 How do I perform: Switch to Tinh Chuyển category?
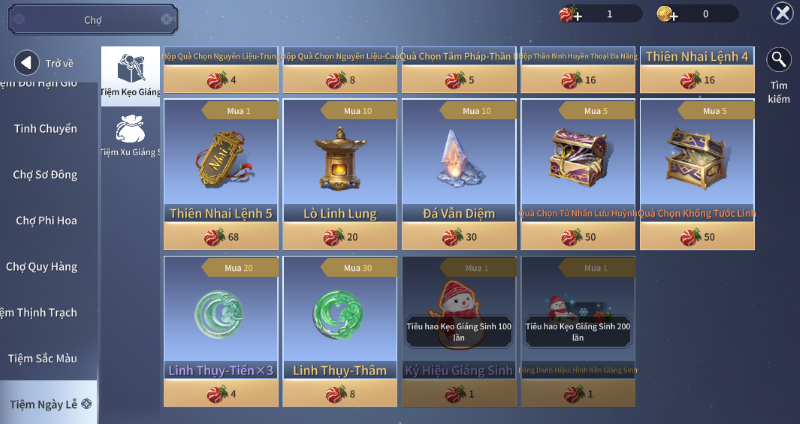[x=45, y=128]
